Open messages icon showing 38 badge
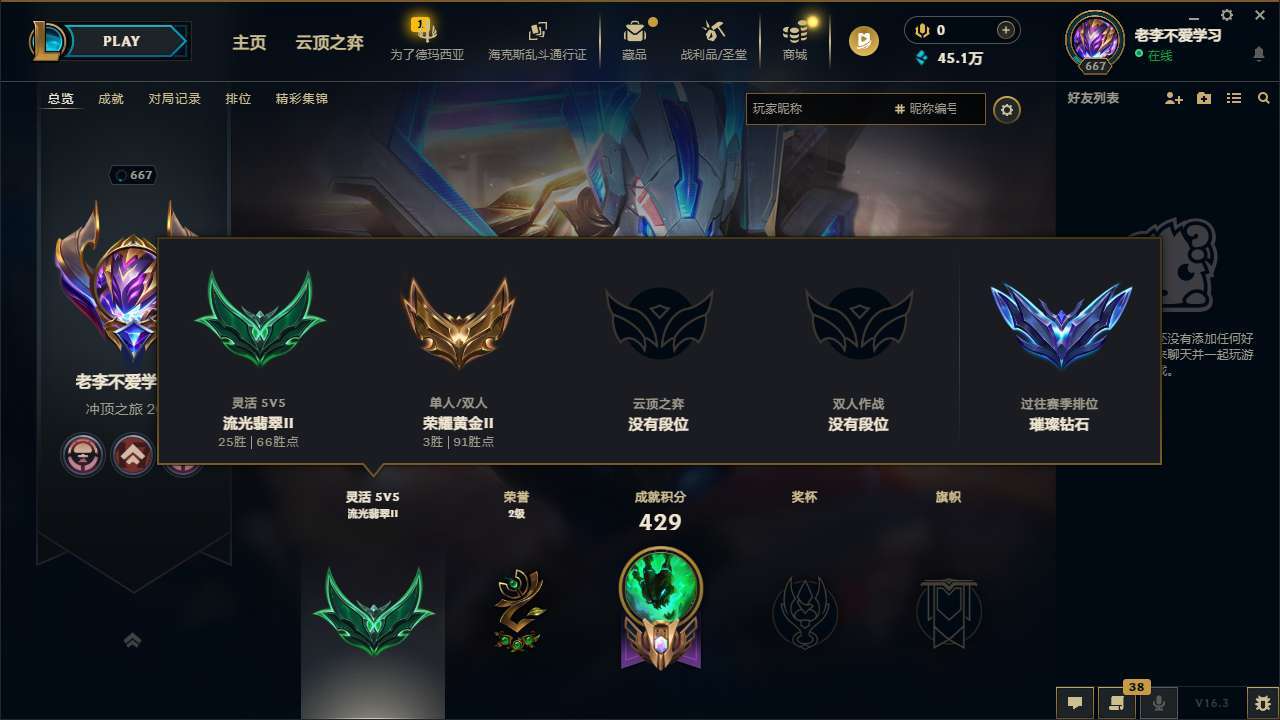Image resolution: width=1280 pixels, height=720 pixels. pyautogui.click(x=1117, y=703)
